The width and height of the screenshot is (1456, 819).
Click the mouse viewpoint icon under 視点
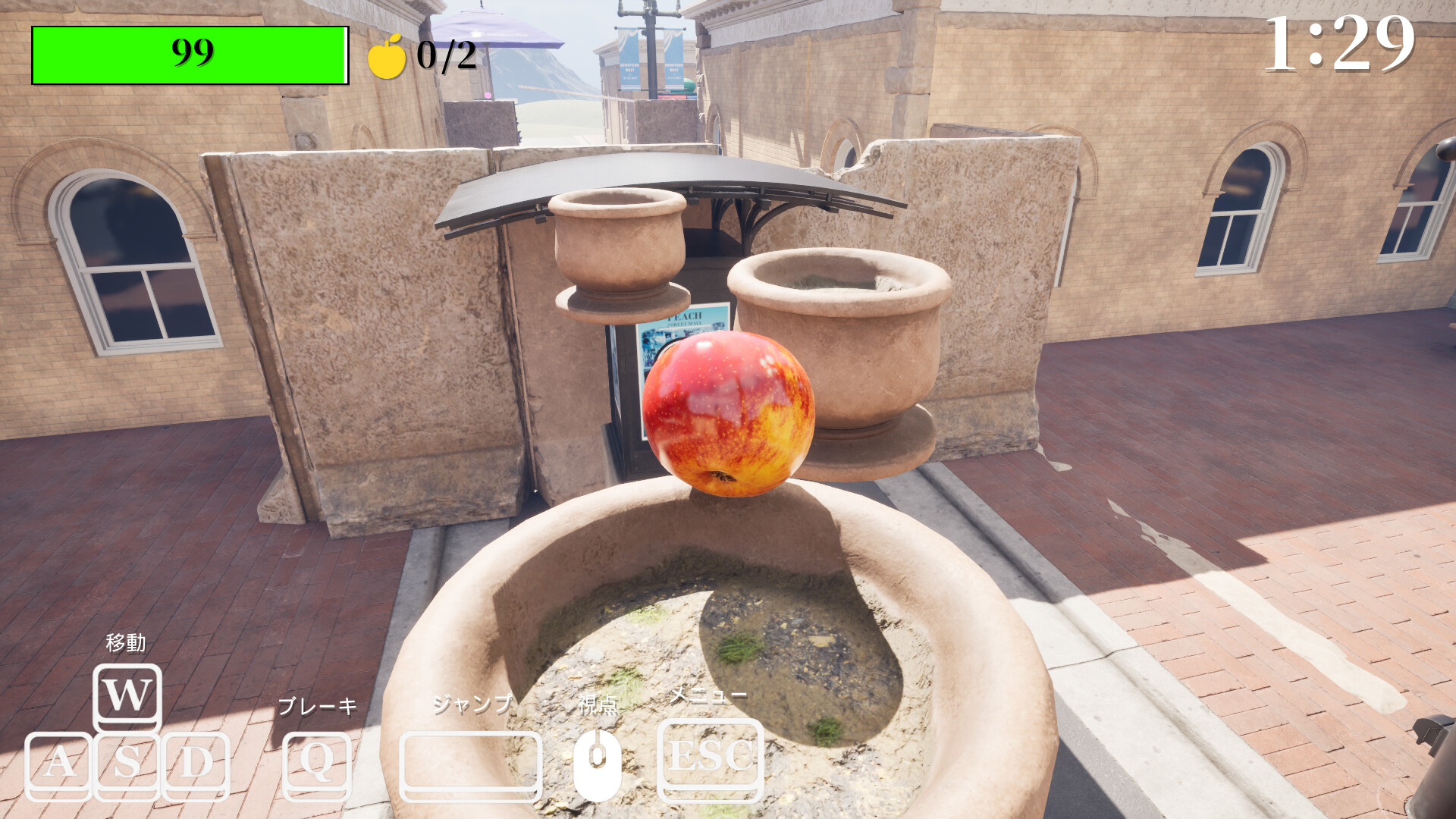click(x=598, y=762)
